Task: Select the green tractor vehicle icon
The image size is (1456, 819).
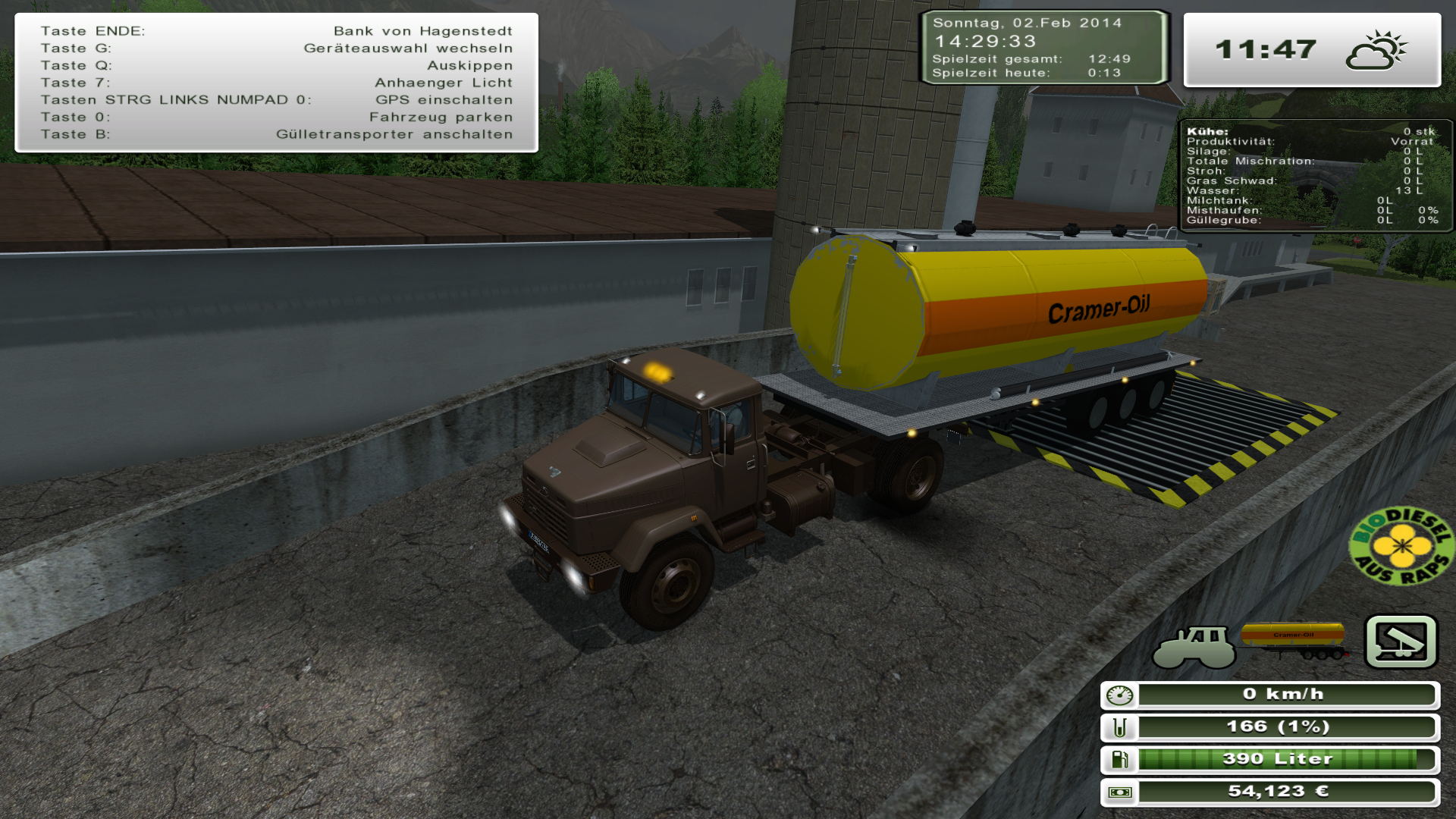Action: 1194,647
